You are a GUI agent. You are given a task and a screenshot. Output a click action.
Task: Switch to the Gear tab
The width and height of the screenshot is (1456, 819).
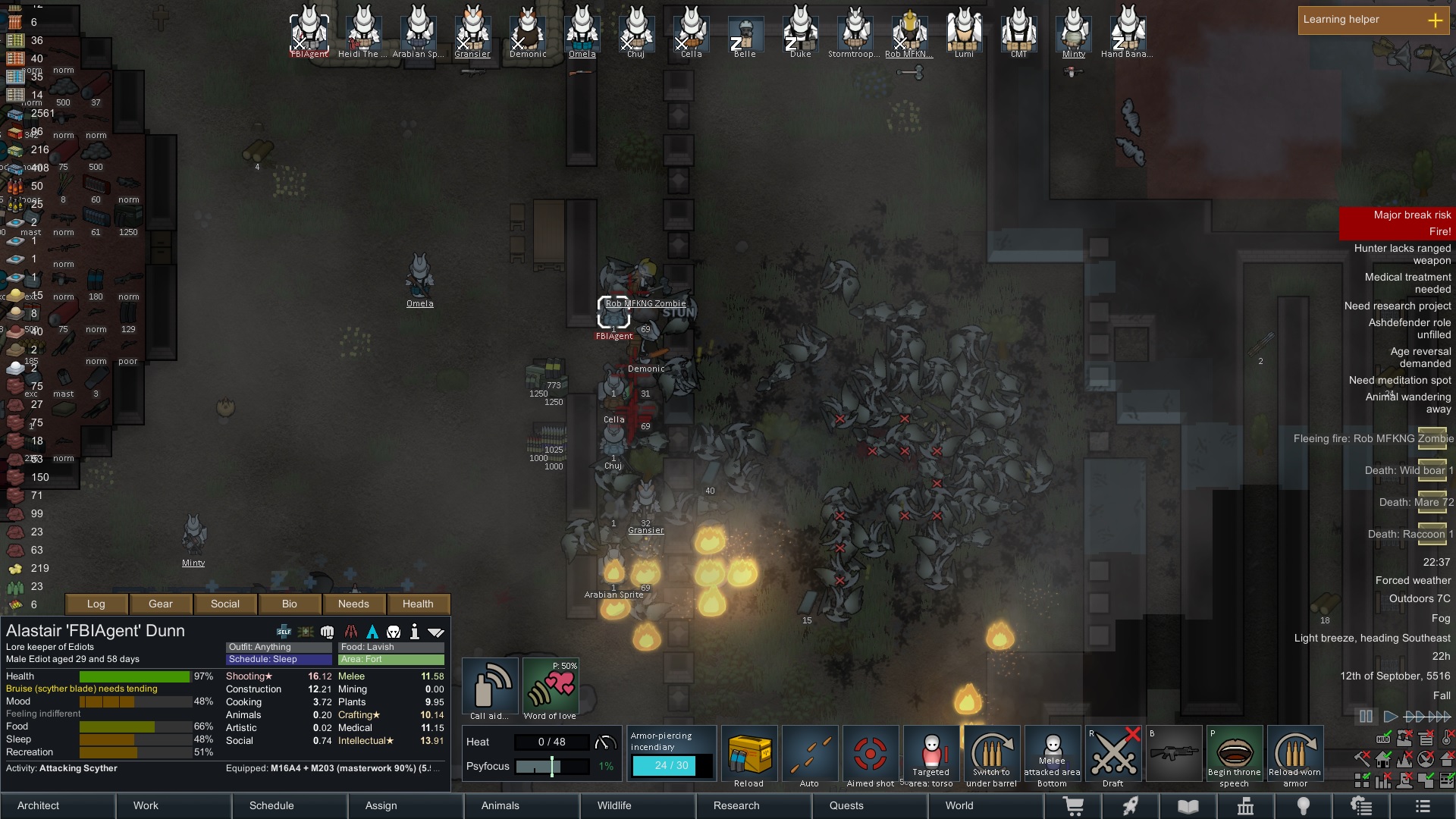click(161, 604)
